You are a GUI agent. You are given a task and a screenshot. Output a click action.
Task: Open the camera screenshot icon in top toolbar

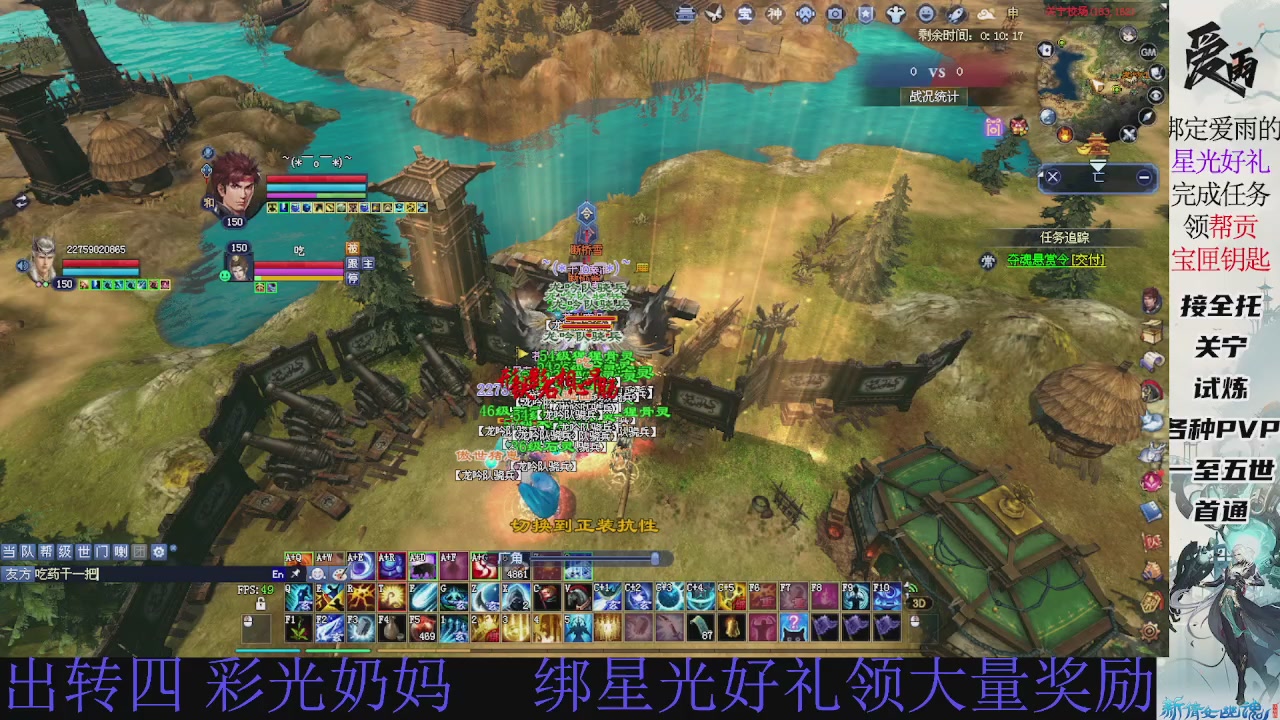(x=835, y=13)
